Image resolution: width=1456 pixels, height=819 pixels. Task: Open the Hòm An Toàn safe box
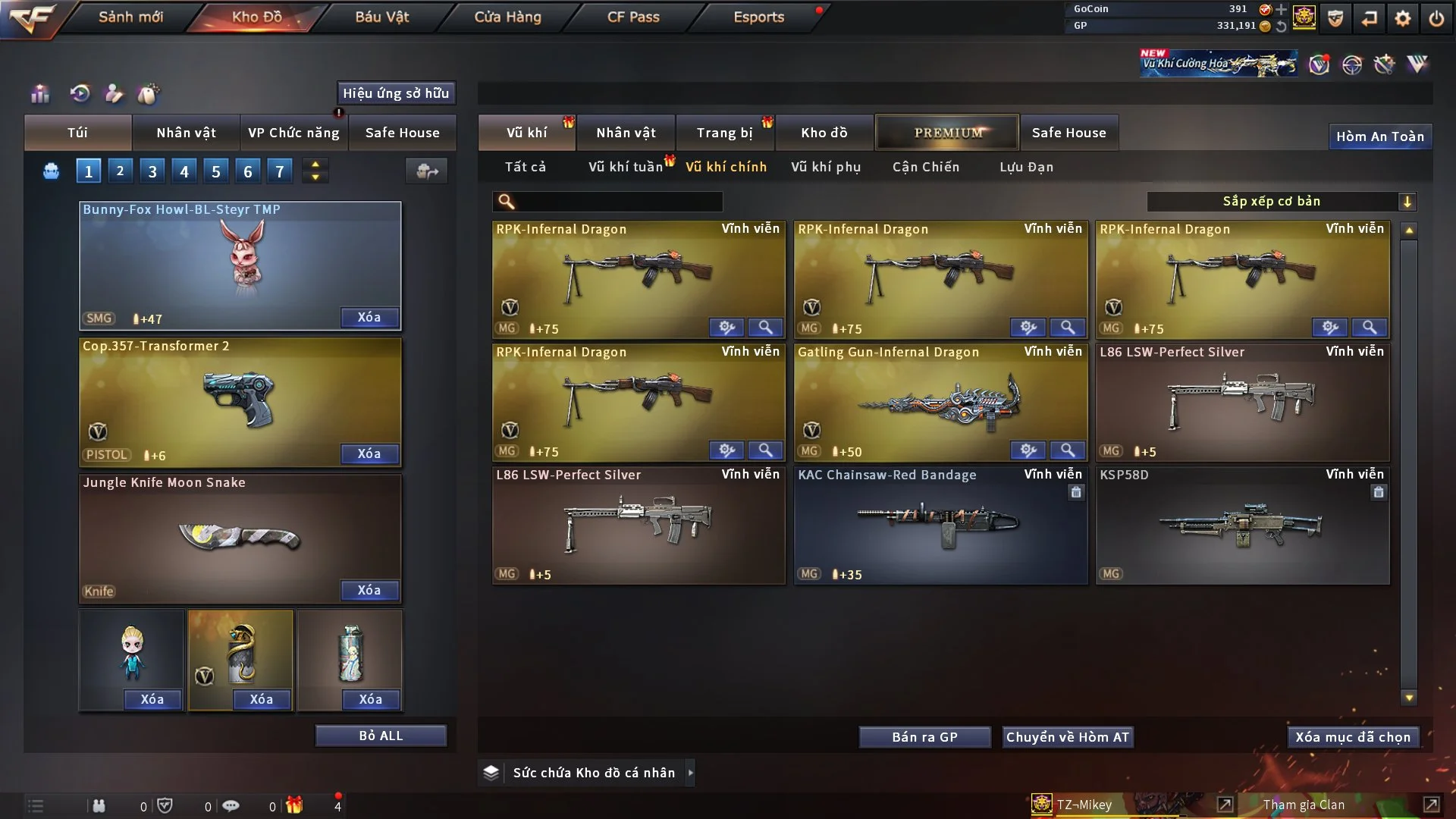pyautogui.click(x=1379, y=136)
